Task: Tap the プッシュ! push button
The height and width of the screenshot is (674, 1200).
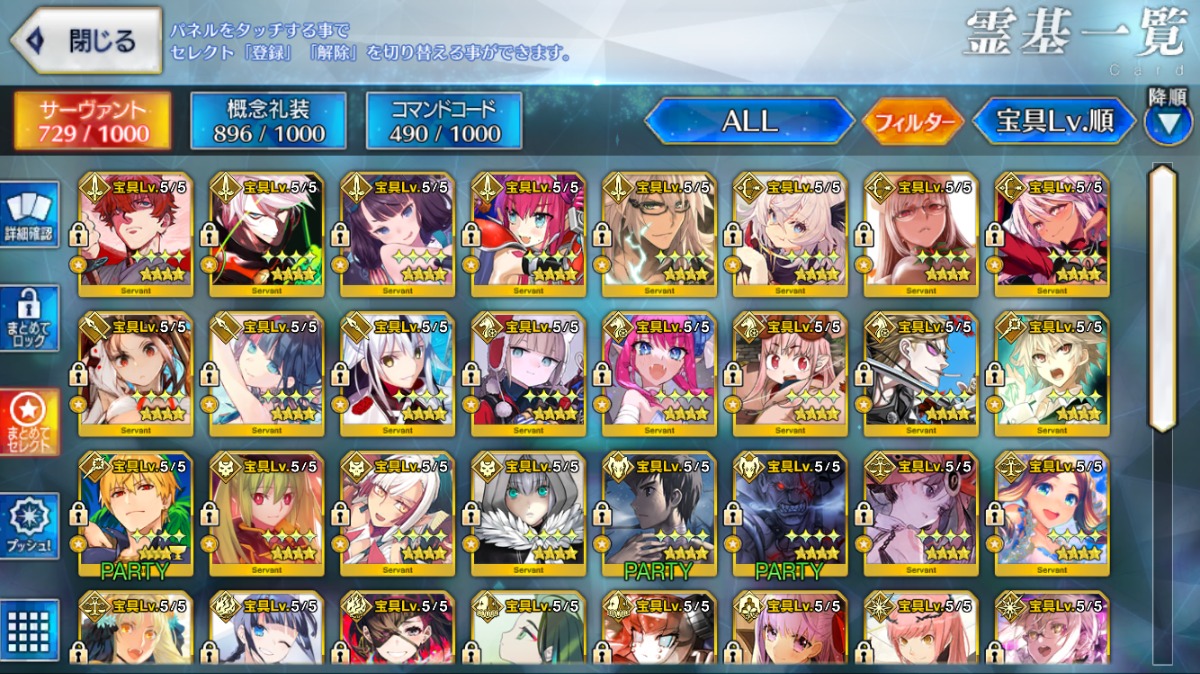Action: point(29,526)
